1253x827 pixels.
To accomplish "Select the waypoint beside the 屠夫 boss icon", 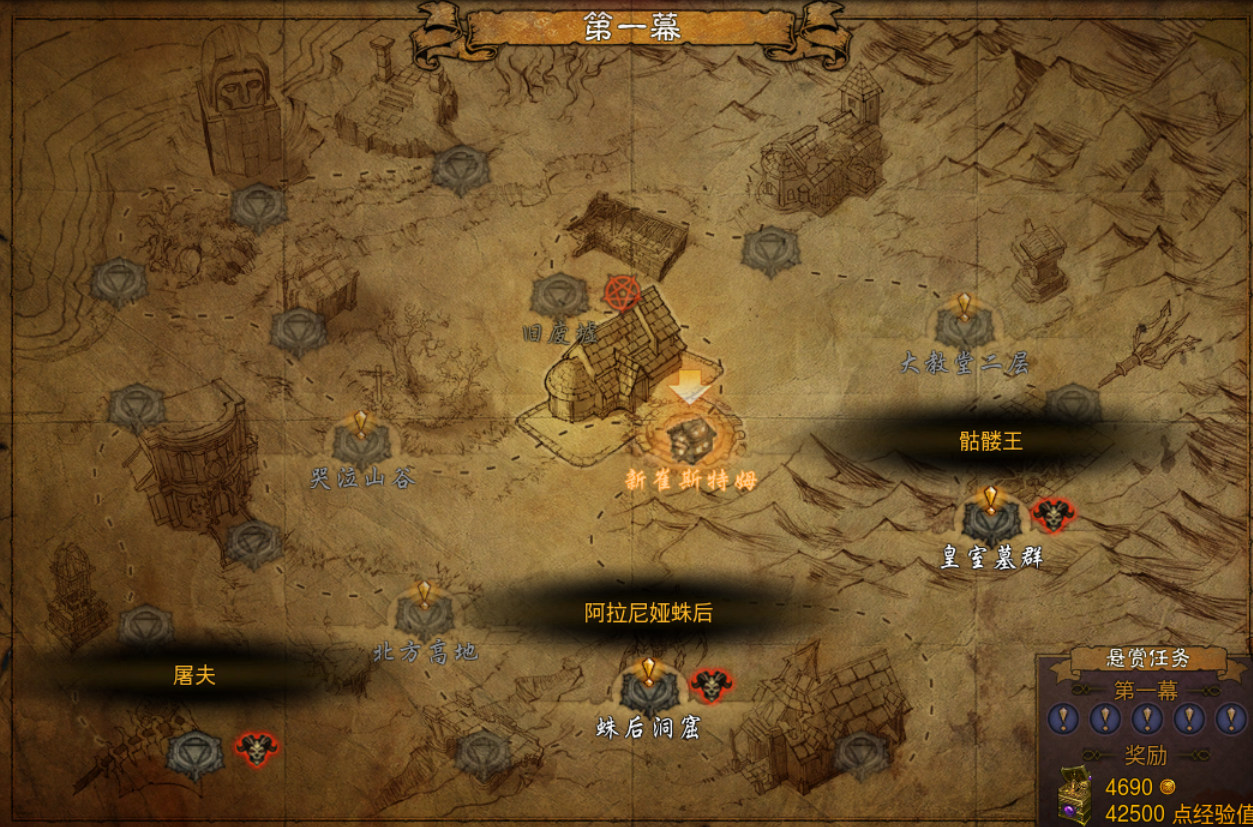I will click(195, 755).
